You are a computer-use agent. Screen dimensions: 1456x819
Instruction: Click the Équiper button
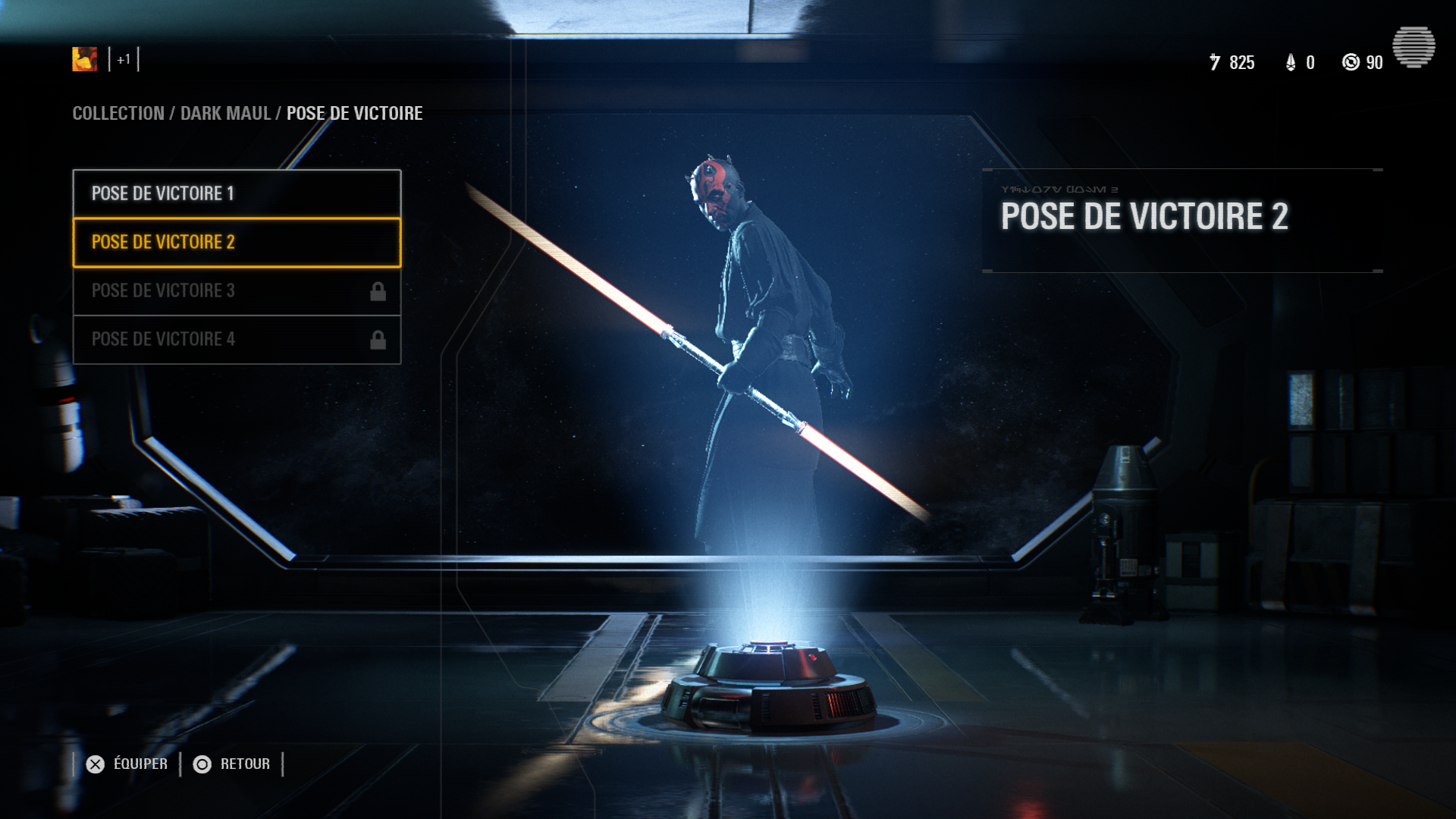tap(127, 764)
